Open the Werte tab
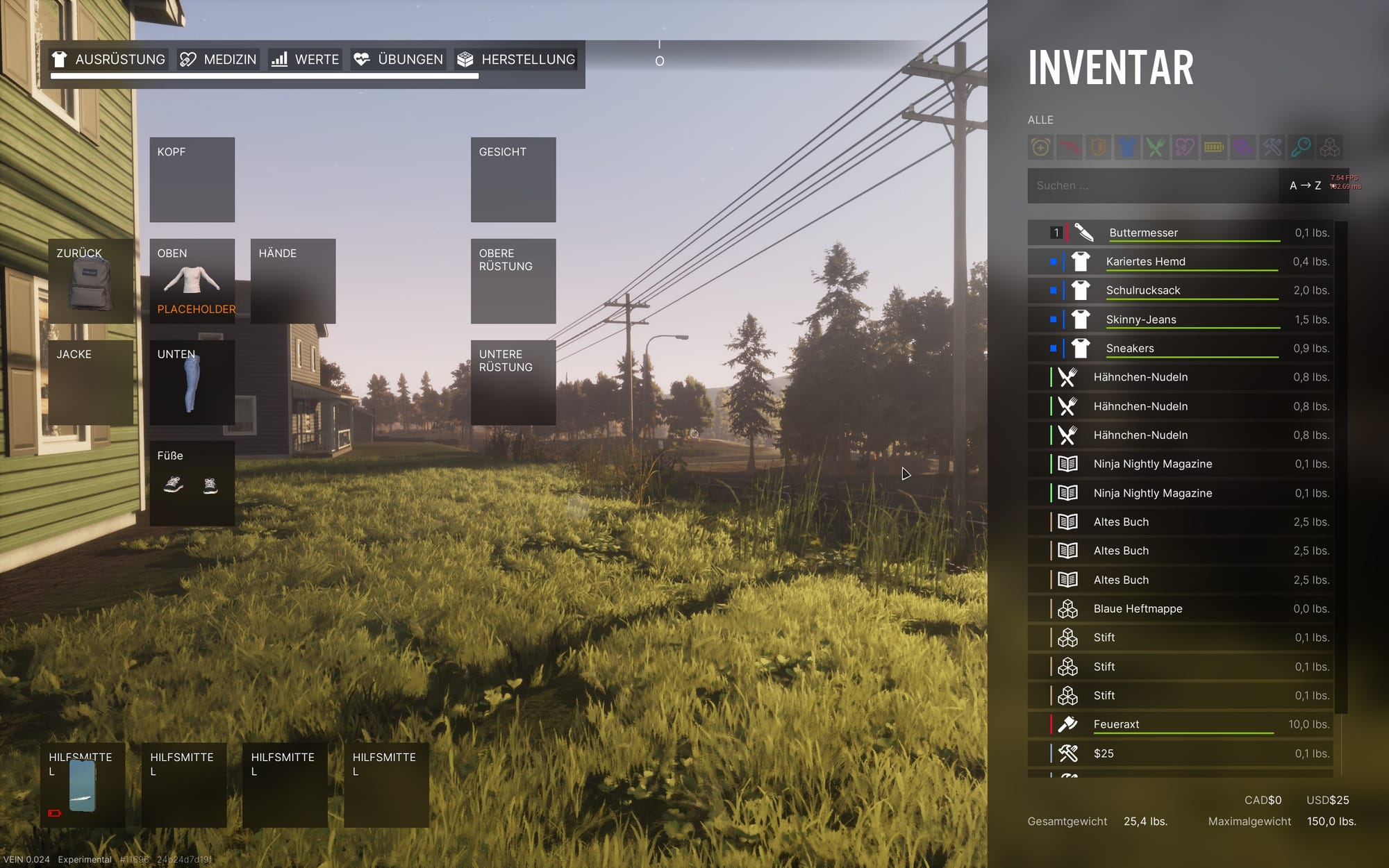Screen dimensions: 1389x868 click(x=305, y=60)
